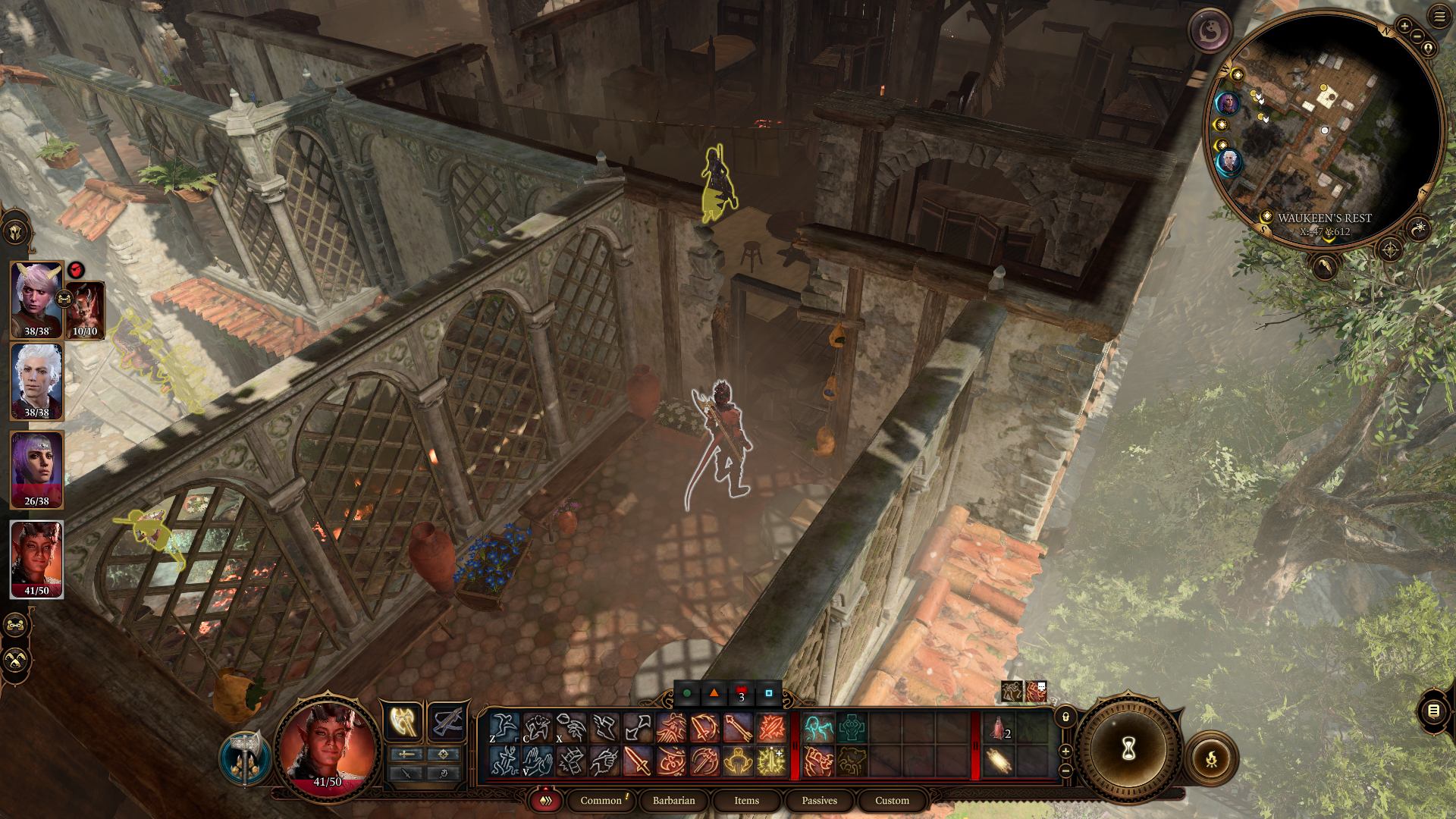Select the horned pink-haired party portrait
This screenshot has height=819, width=1456.
coord(36,299)
